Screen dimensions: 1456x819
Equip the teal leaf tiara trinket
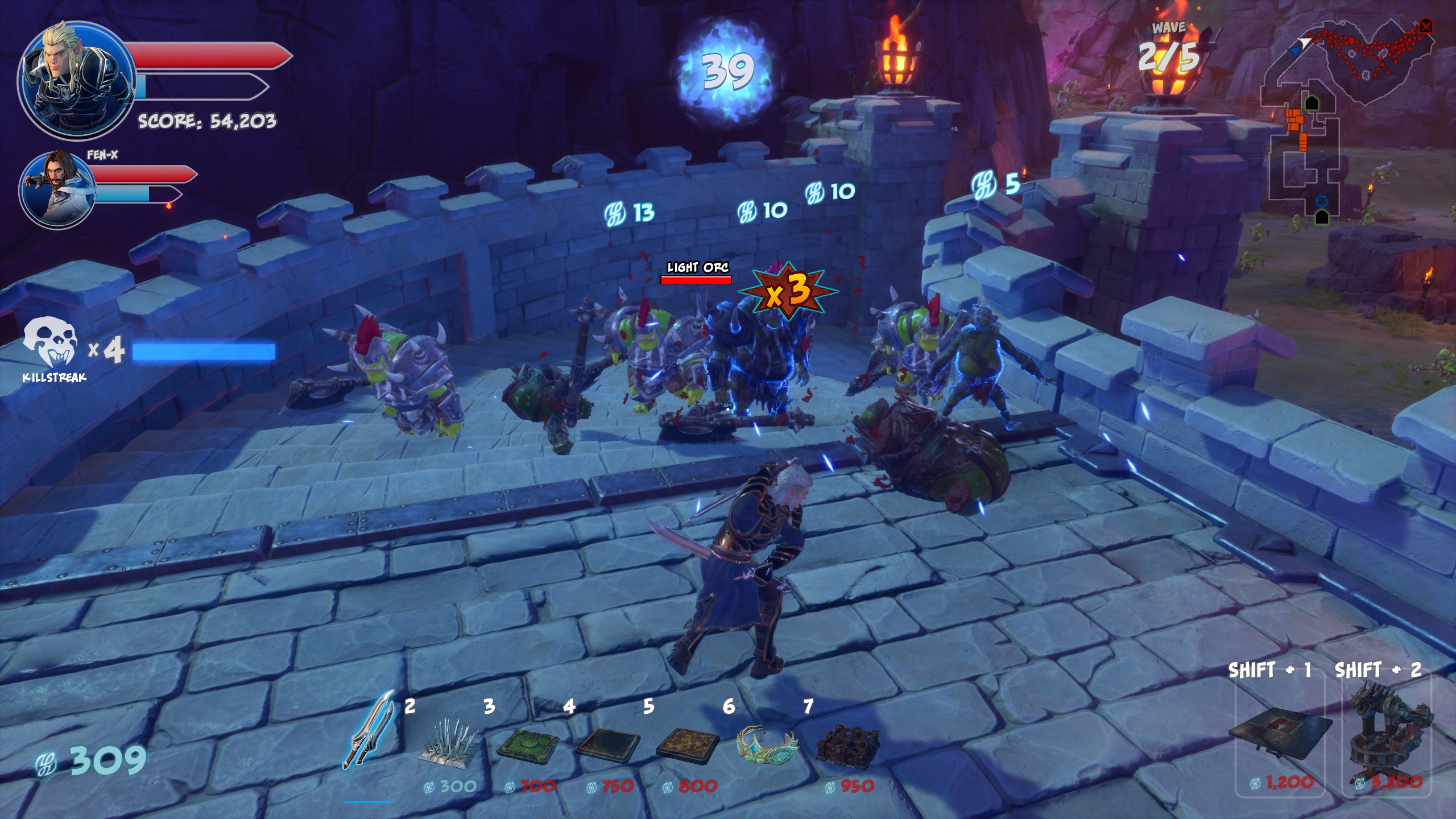pyautogui.click(x=767, y=742)
